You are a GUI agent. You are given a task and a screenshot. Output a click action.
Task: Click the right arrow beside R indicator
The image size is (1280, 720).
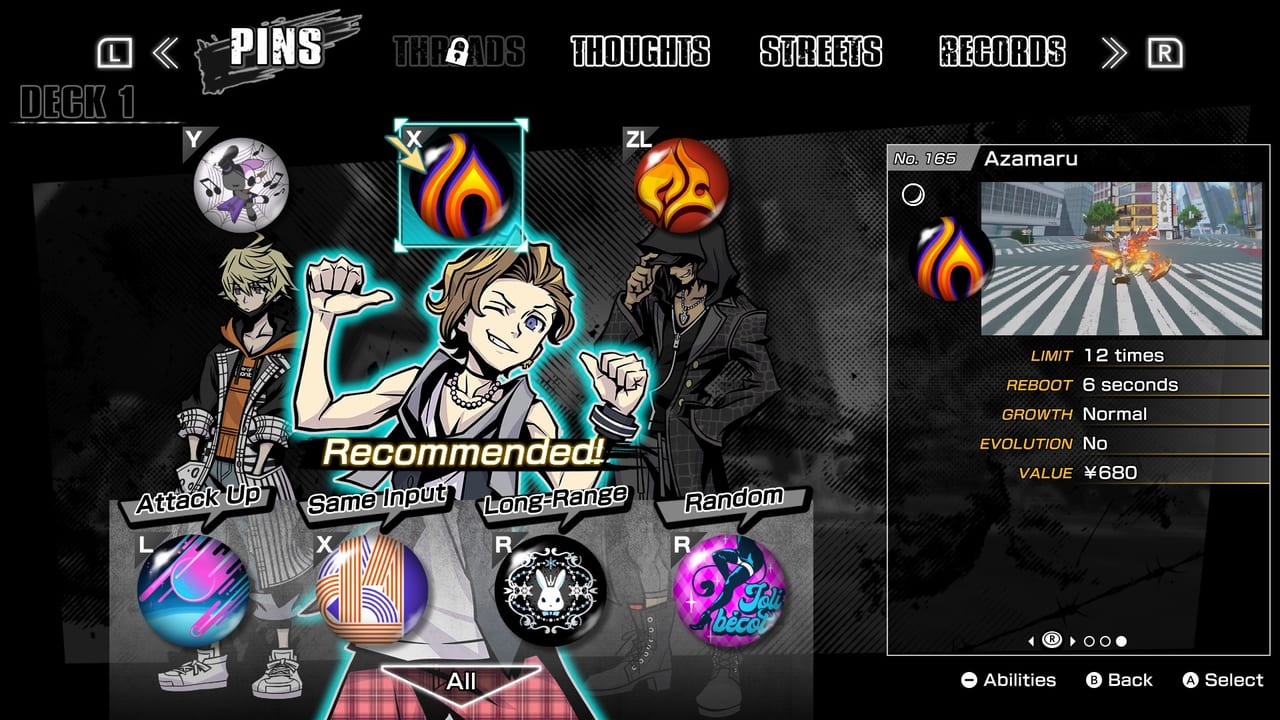click(1072, 642)
